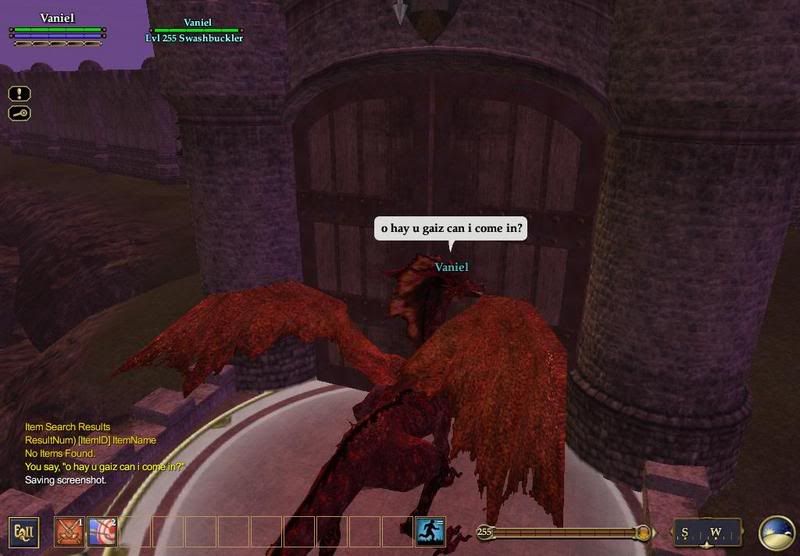Activate the crossed swords melee attack
Screen dimensions: 800x556
[x=69, y=531]
